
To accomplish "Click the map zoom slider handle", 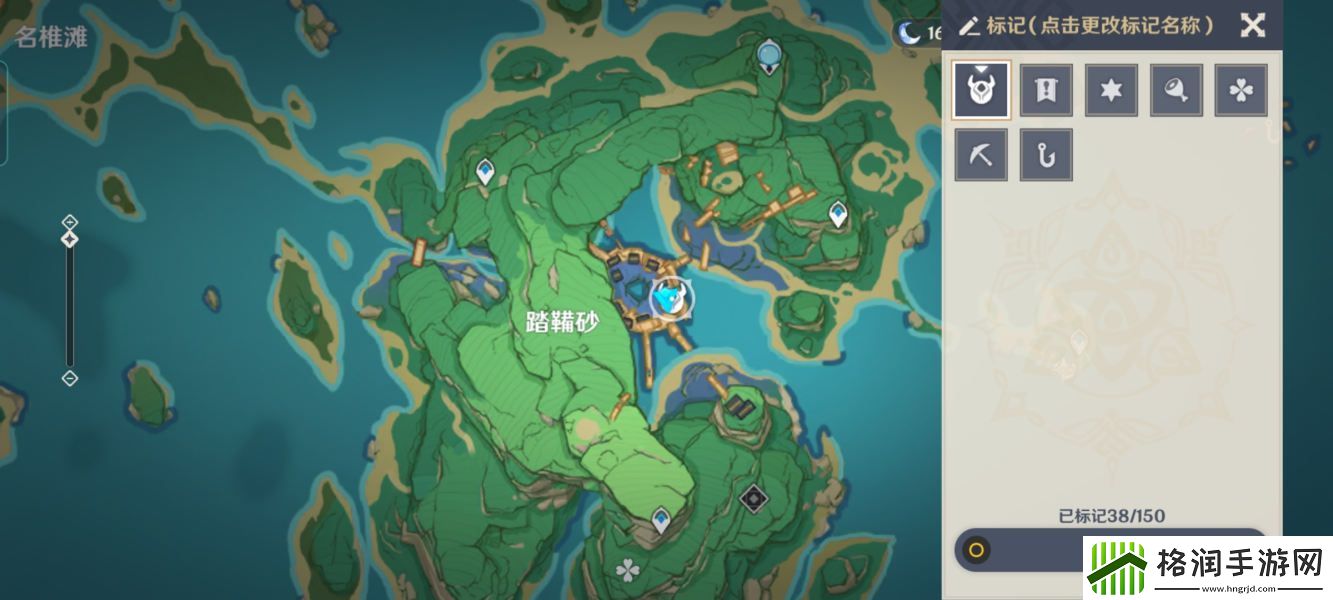I will [x=69, y=240].
